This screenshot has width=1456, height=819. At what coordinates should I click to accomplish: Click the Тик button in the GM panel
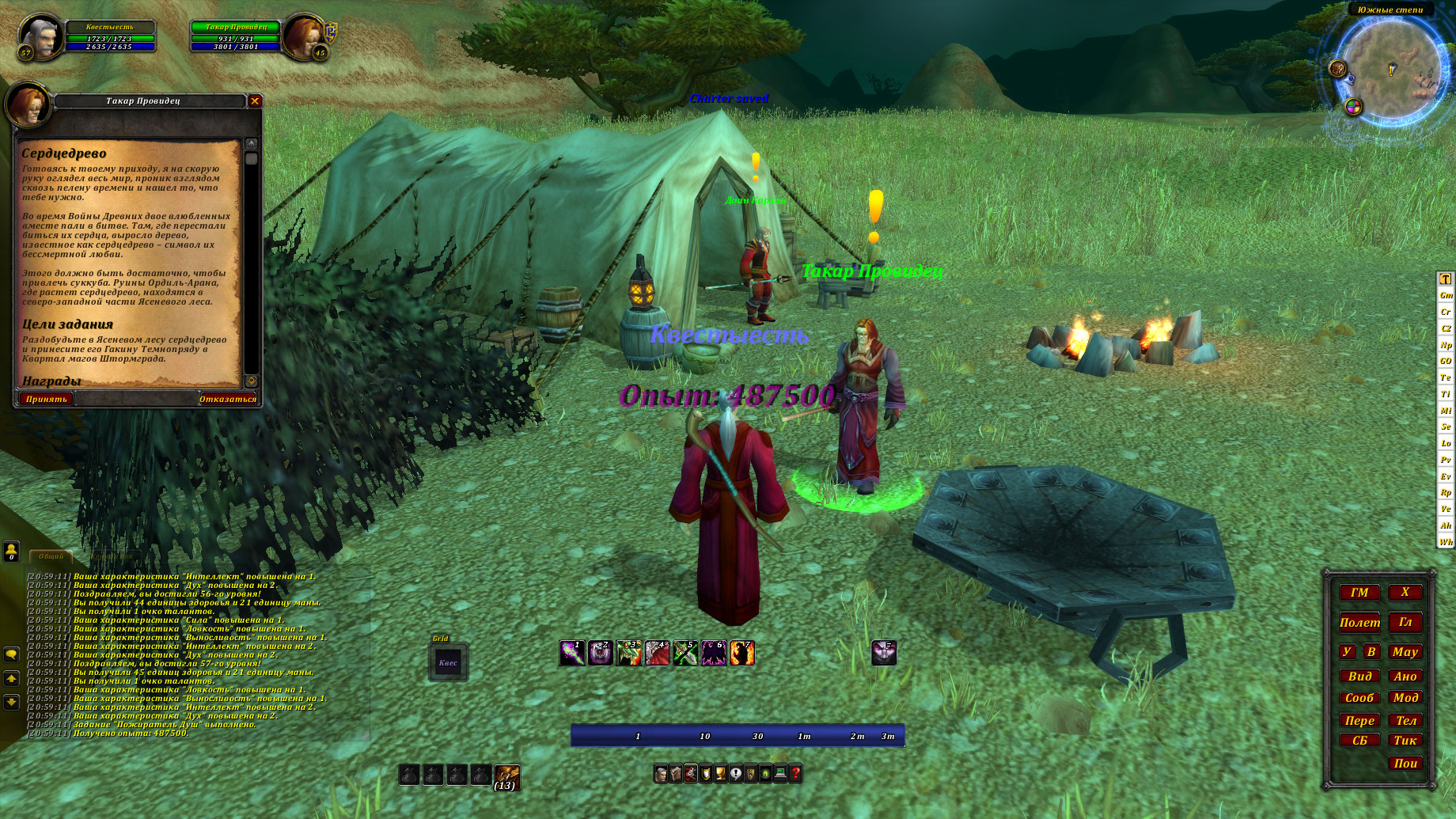tap(1405, 741)
